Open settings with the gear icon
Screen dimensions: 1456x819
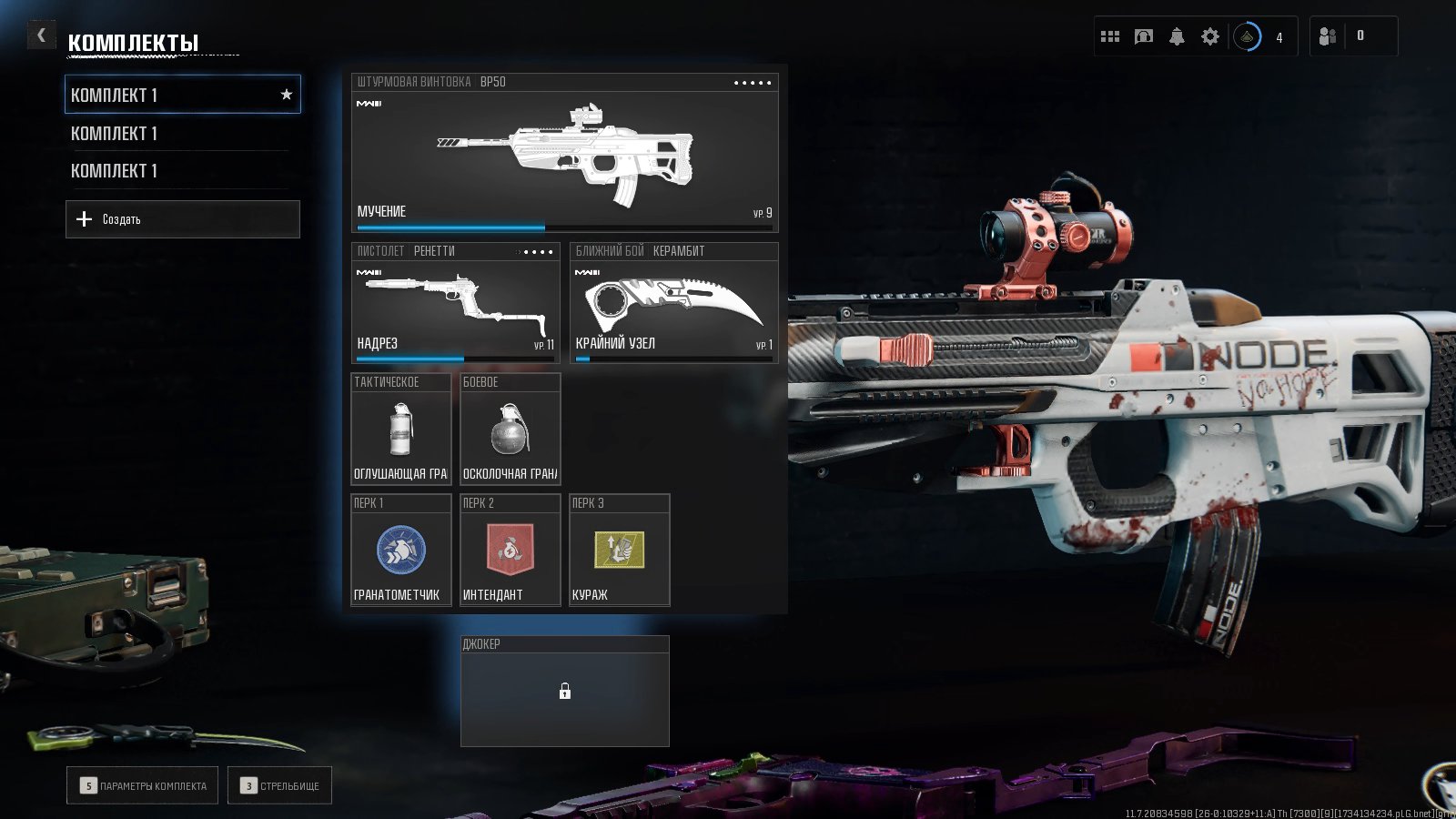(1209, 36)
